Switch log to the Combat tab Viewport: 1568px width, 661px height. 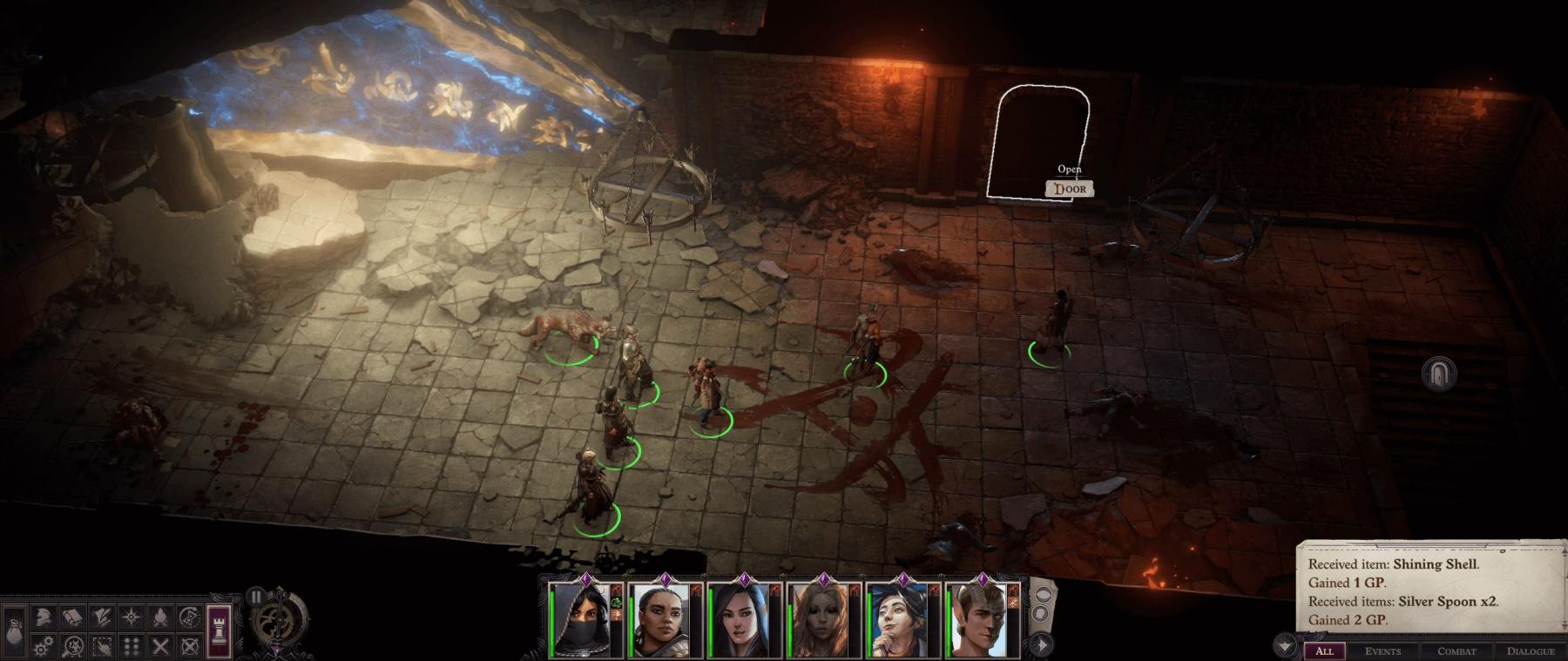pos(1456,651)
